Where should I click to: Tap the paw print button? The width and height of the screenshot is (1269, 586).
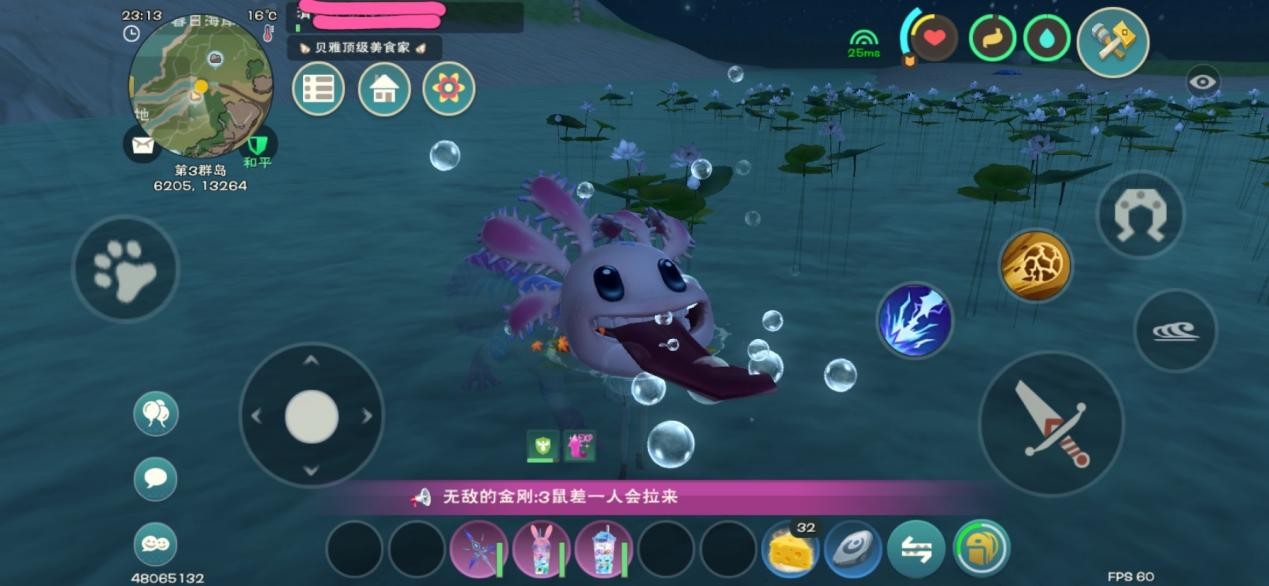click(125, 268)
